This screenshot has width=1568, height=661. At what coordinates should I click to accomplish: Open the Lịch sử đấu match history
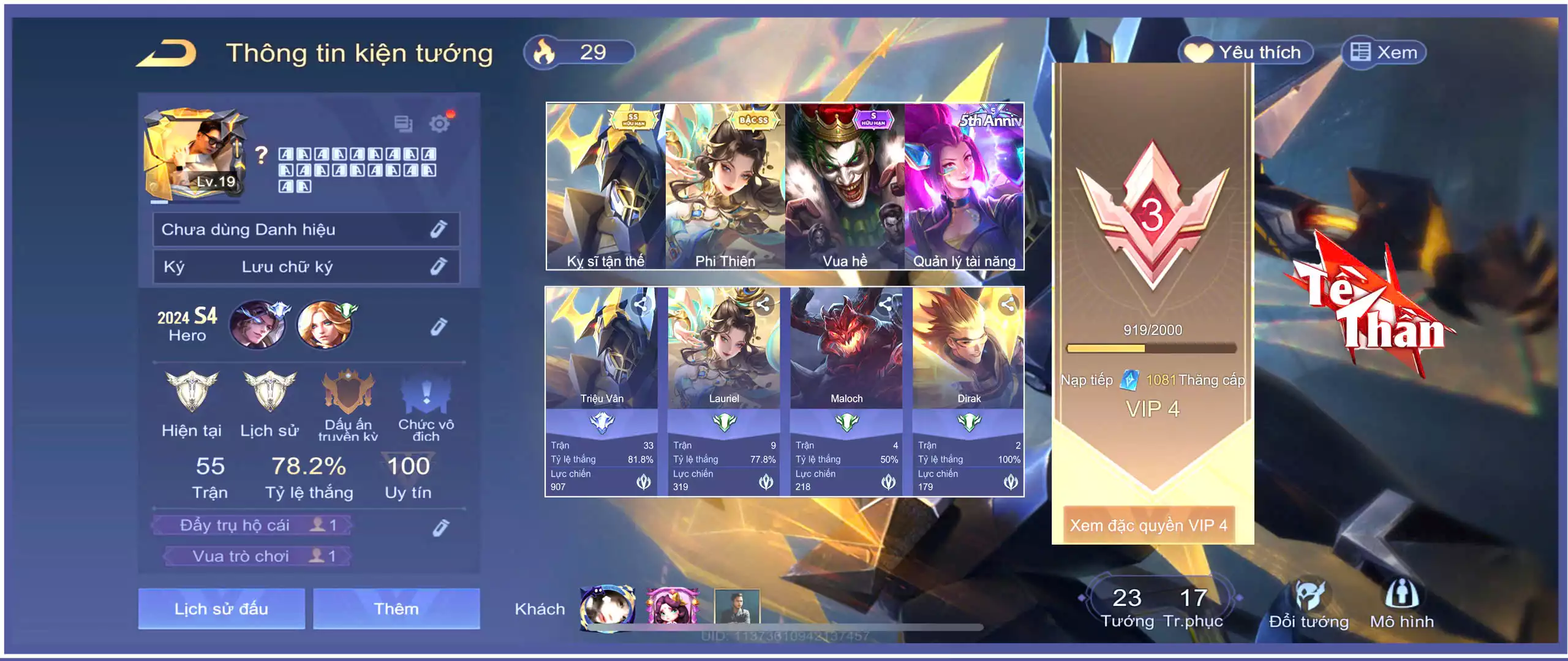pos(221,608)
